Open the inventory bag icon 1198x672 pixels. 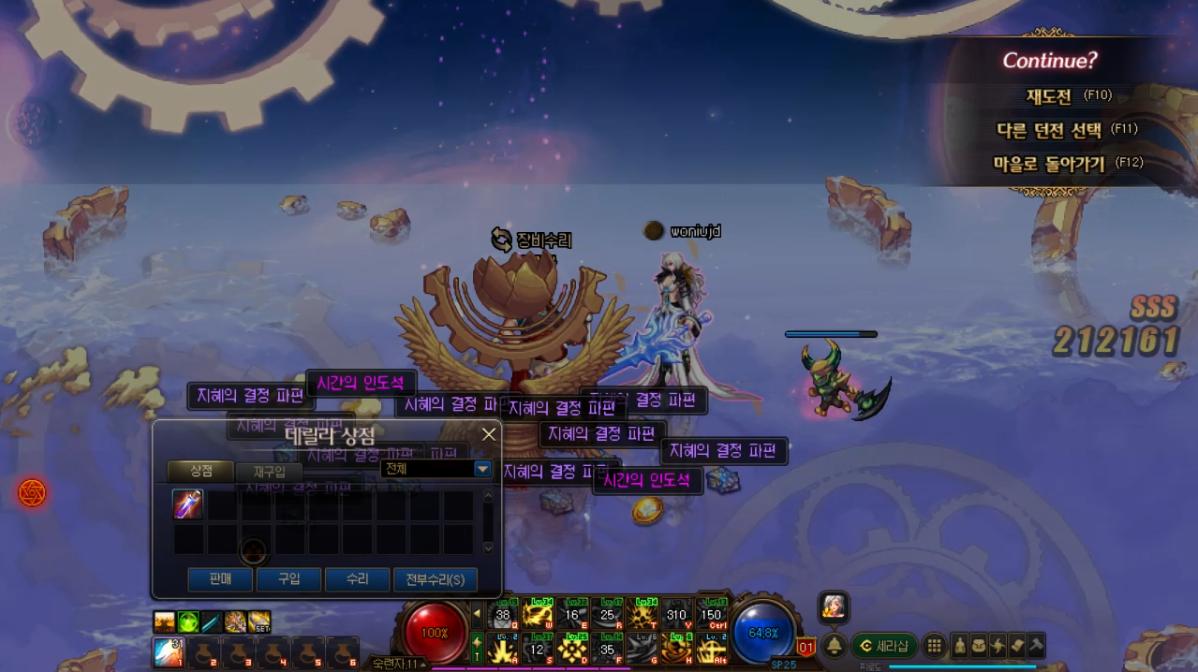978,646
